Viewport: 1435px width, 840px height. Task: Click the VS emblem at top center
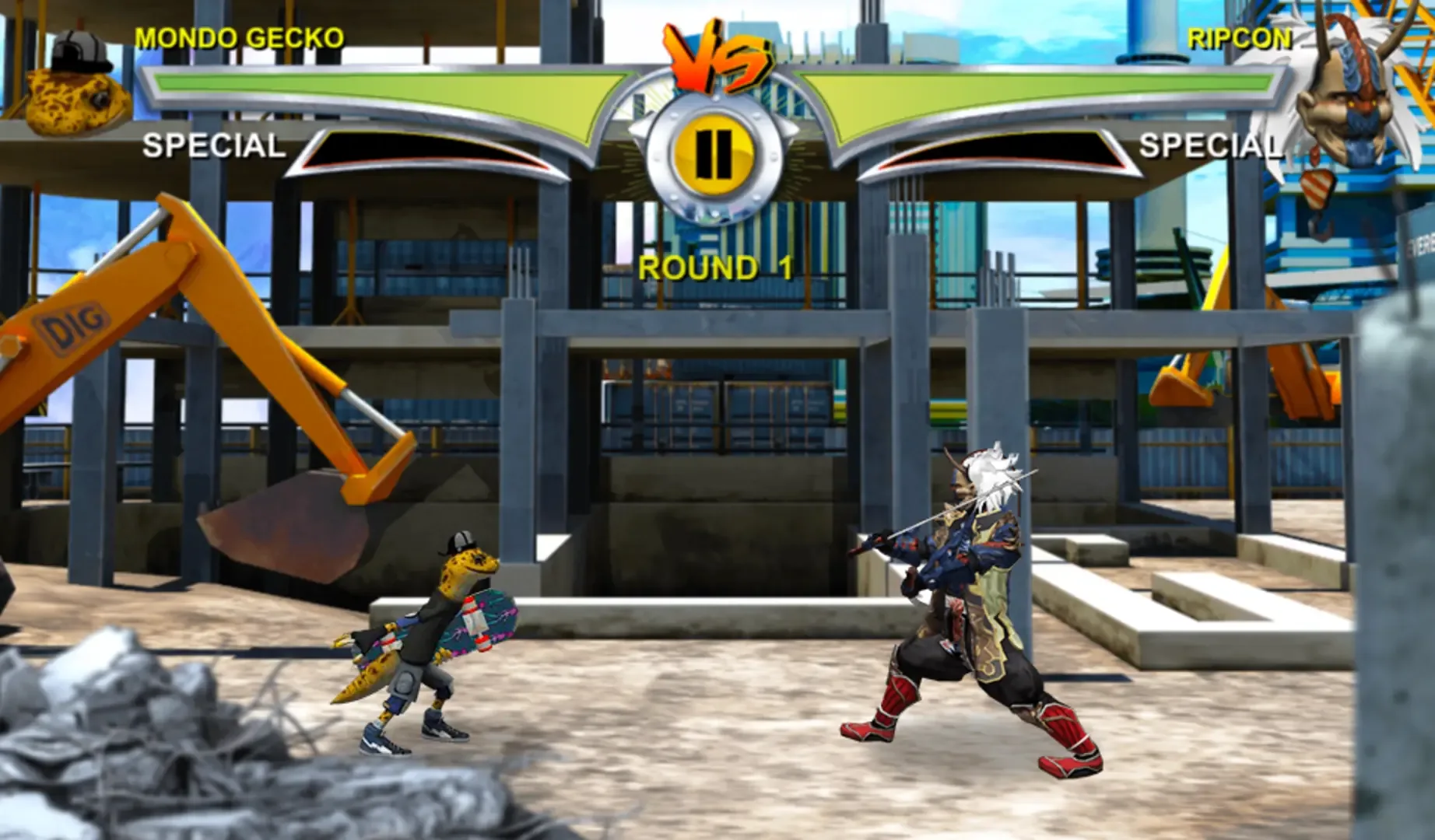coord(717,54)
